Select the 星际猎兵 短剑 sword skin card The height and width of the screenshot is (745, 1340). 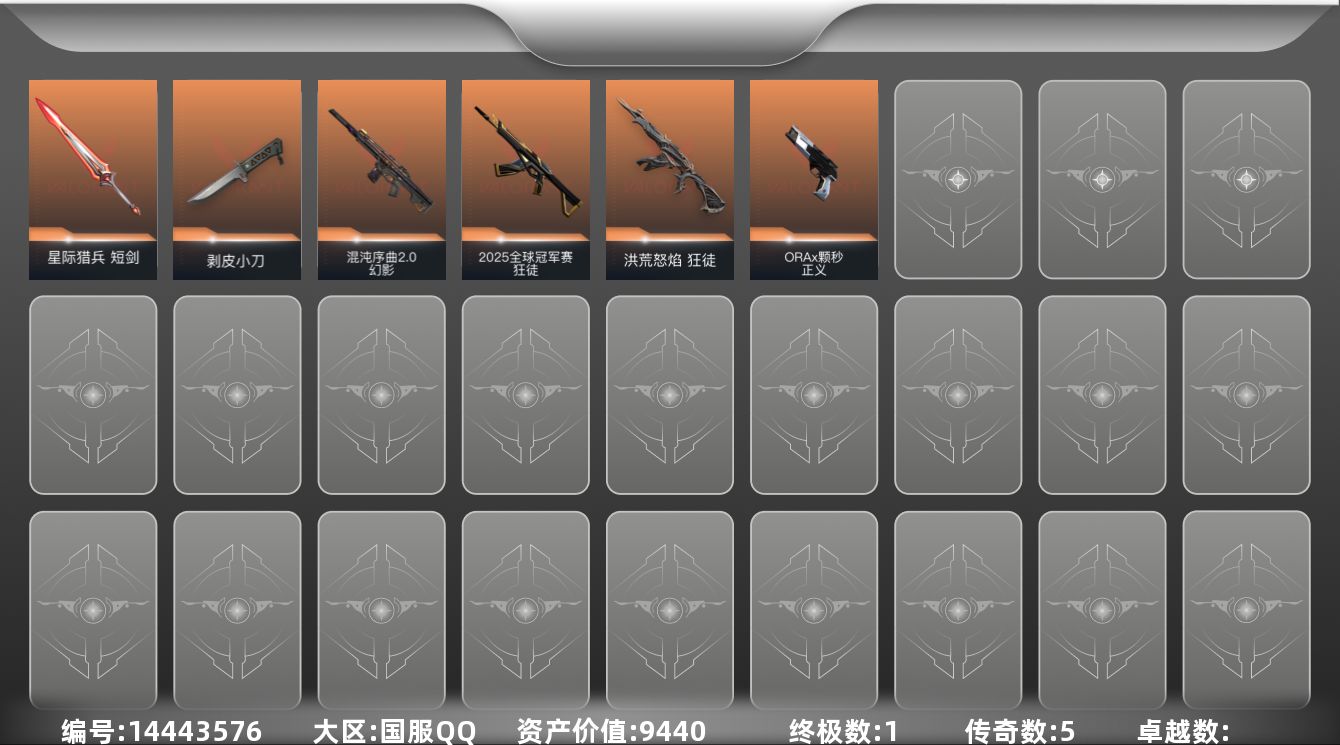[93, 178]
